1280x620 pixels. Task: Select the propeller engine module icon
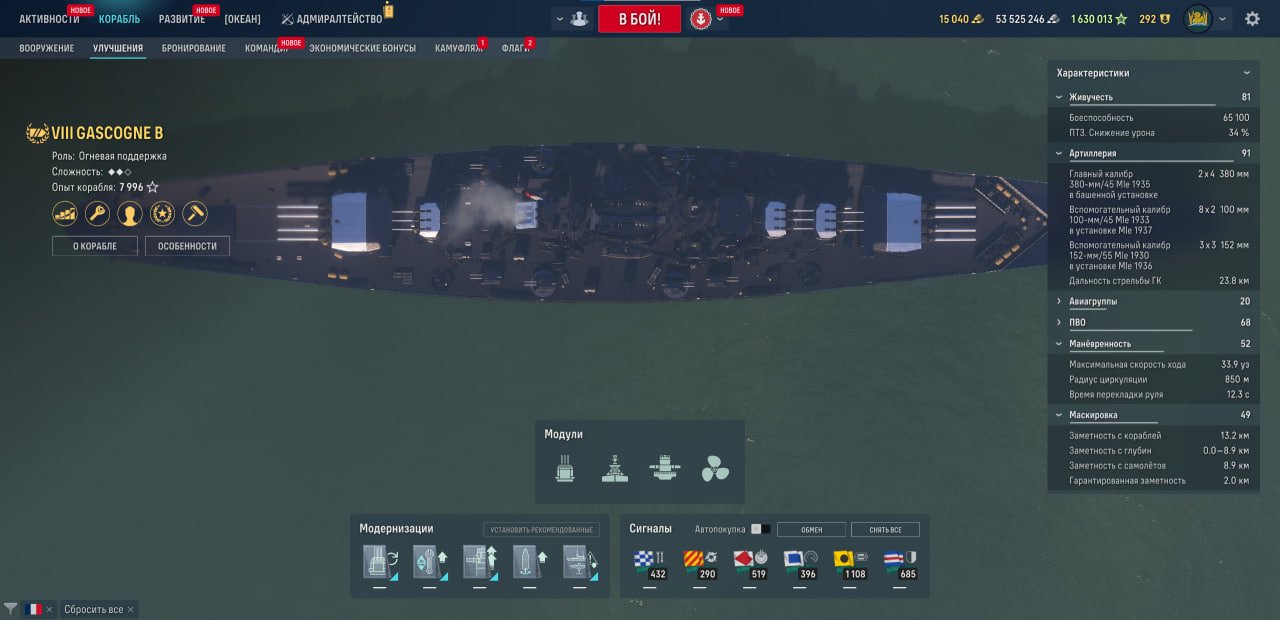pyautogui.click(x=715, y=468)
